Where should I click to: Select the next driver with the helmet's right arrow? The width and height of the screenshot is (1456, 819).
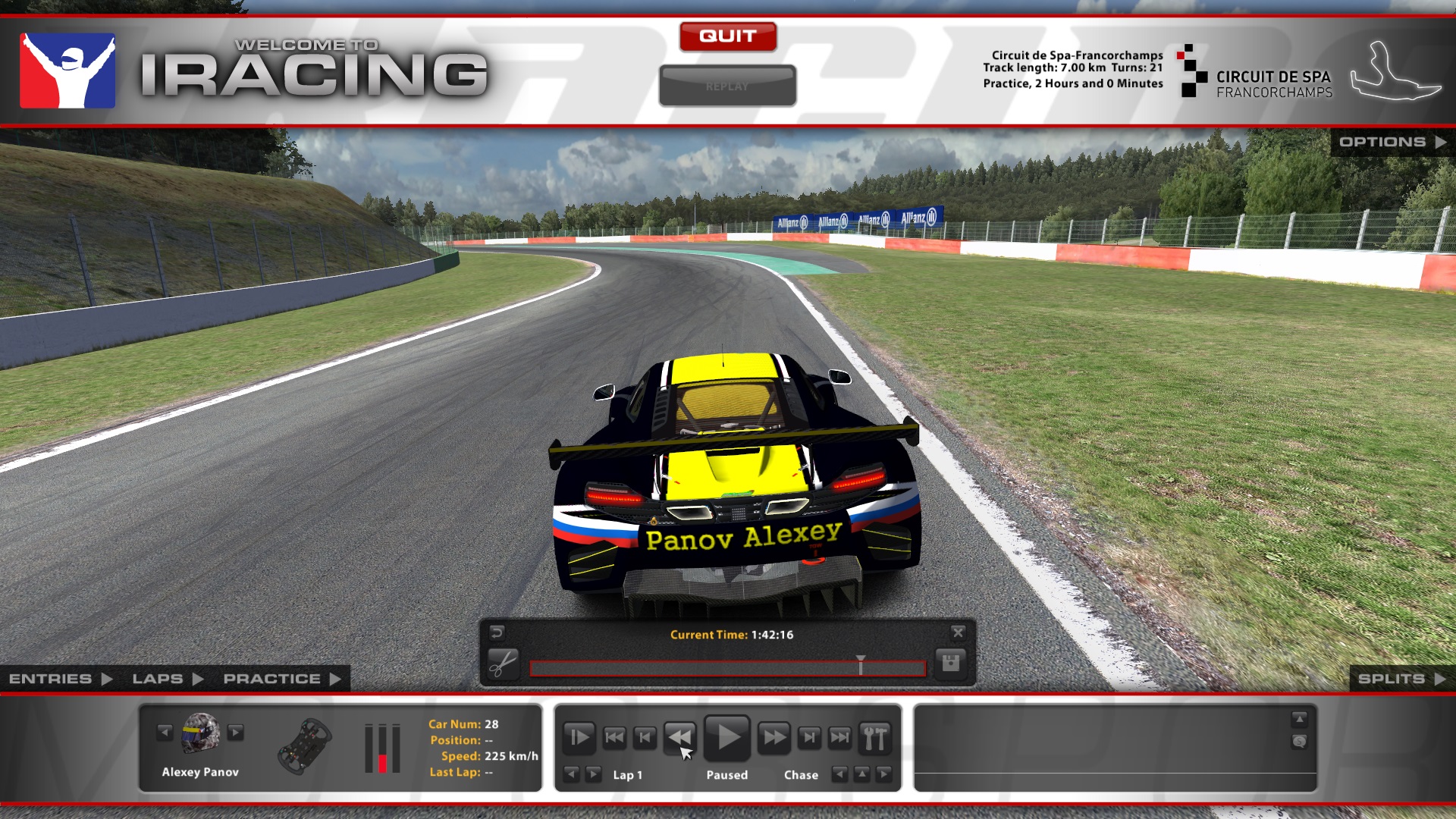(236, 732)
